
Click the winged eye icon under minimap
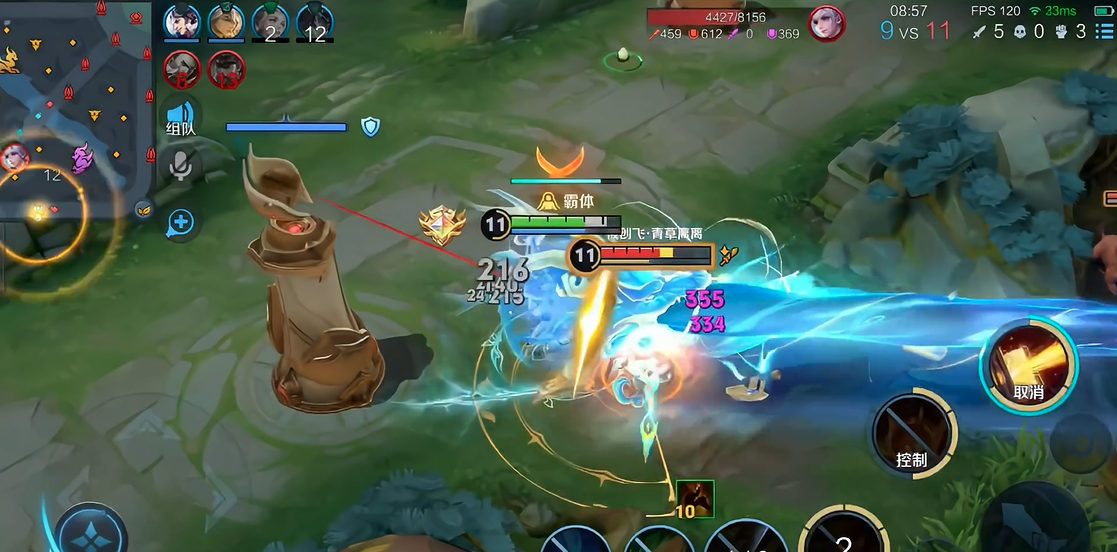coord(144,209)
